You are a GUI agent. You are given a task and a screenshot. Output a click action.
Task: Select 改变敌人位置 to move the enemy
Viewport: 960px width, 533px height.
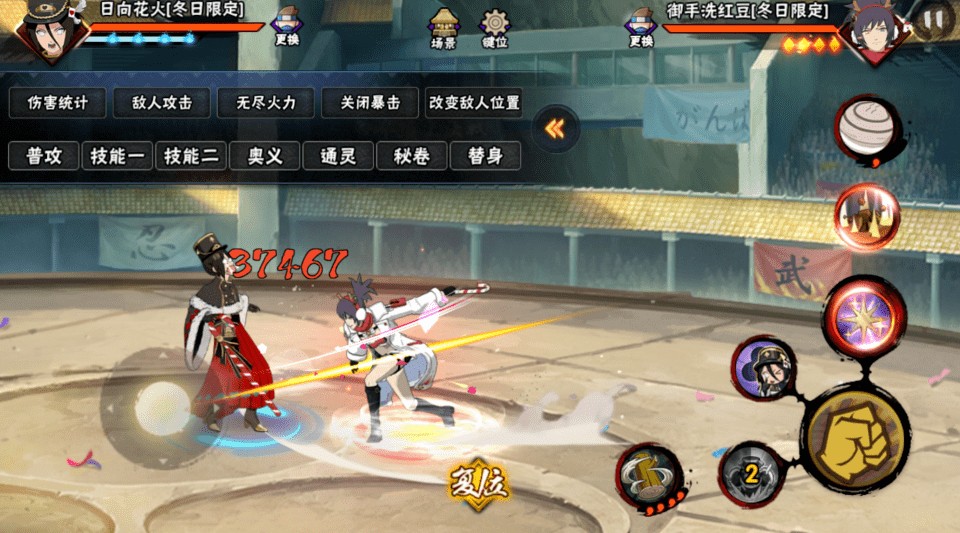pyautogui.click(x=474, y=102)
